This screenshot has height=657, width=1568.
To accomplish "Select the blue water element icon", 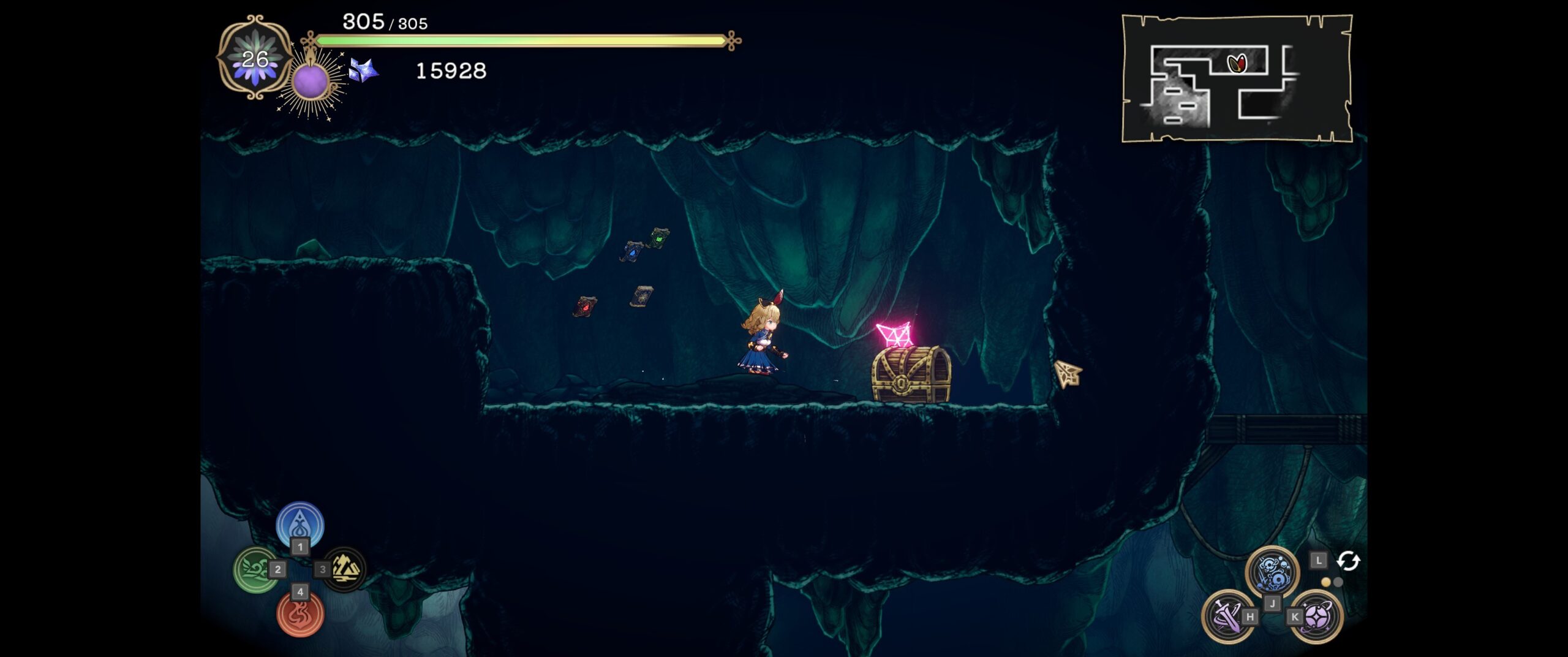I will pos(300,523).
